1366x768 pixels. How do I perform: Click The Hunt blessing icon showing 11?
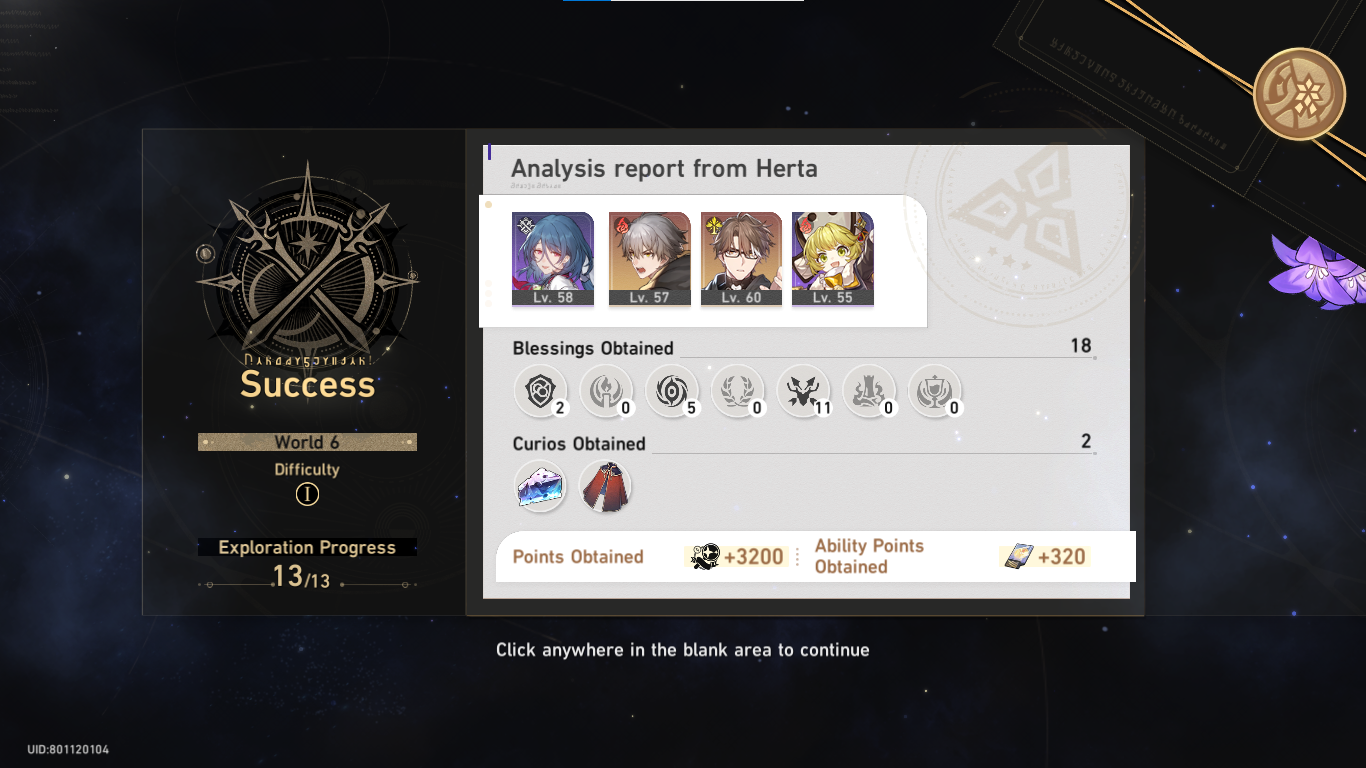pyautogui.click(x=804, y=391)
